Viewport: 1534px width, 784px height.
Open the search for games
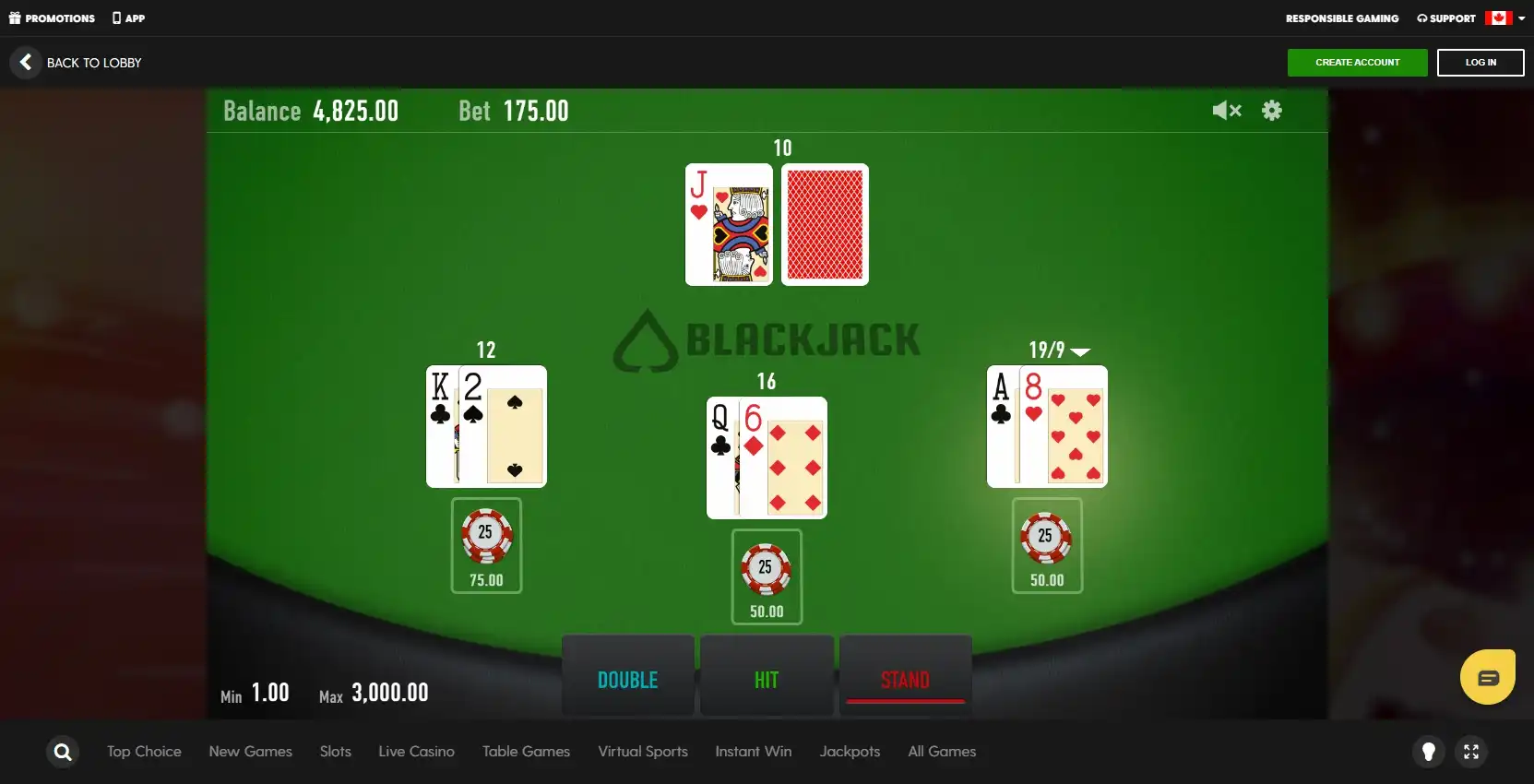tap(61, 752)
